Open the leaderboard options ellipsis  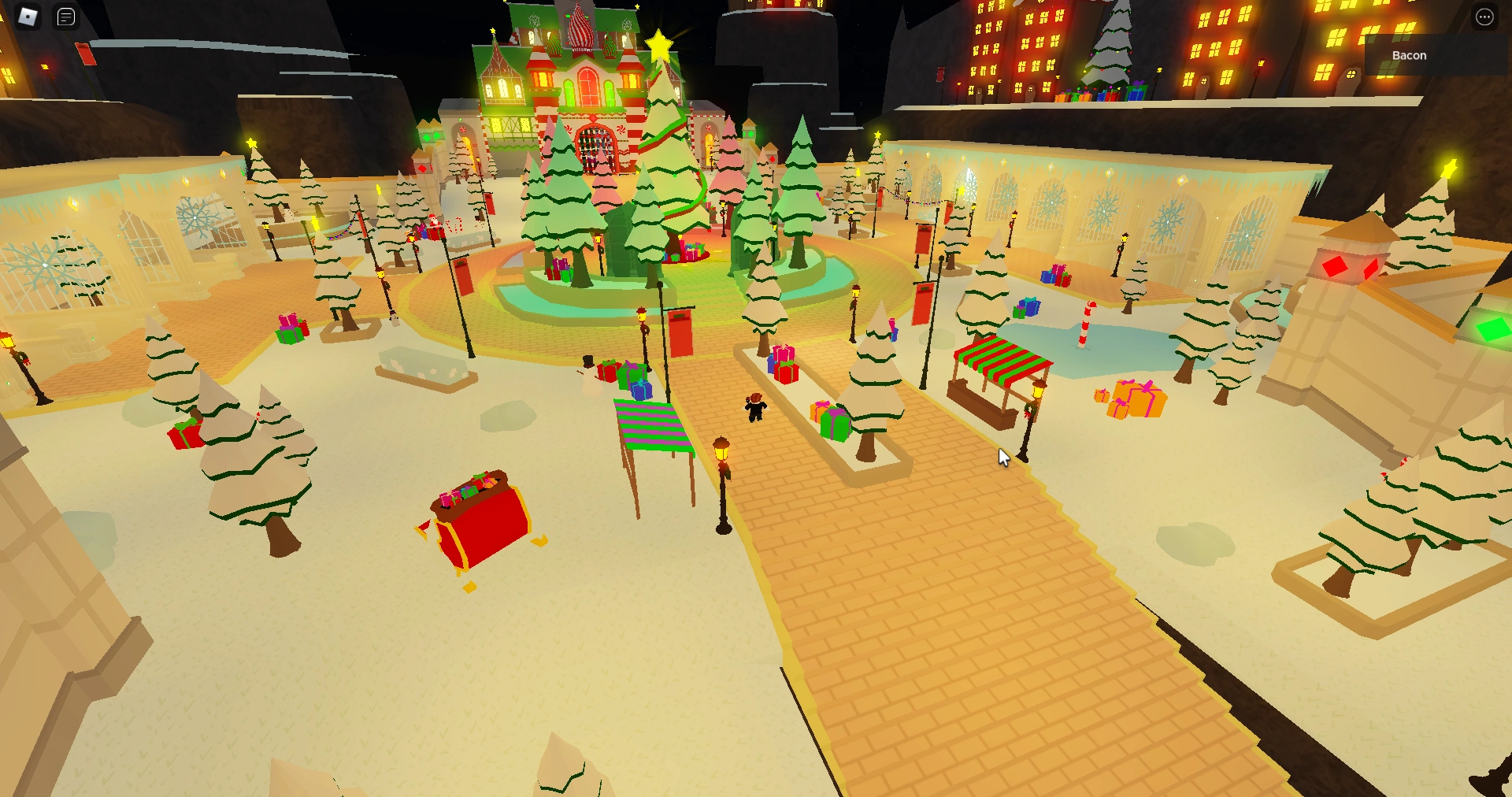(x=1484, y=17)
